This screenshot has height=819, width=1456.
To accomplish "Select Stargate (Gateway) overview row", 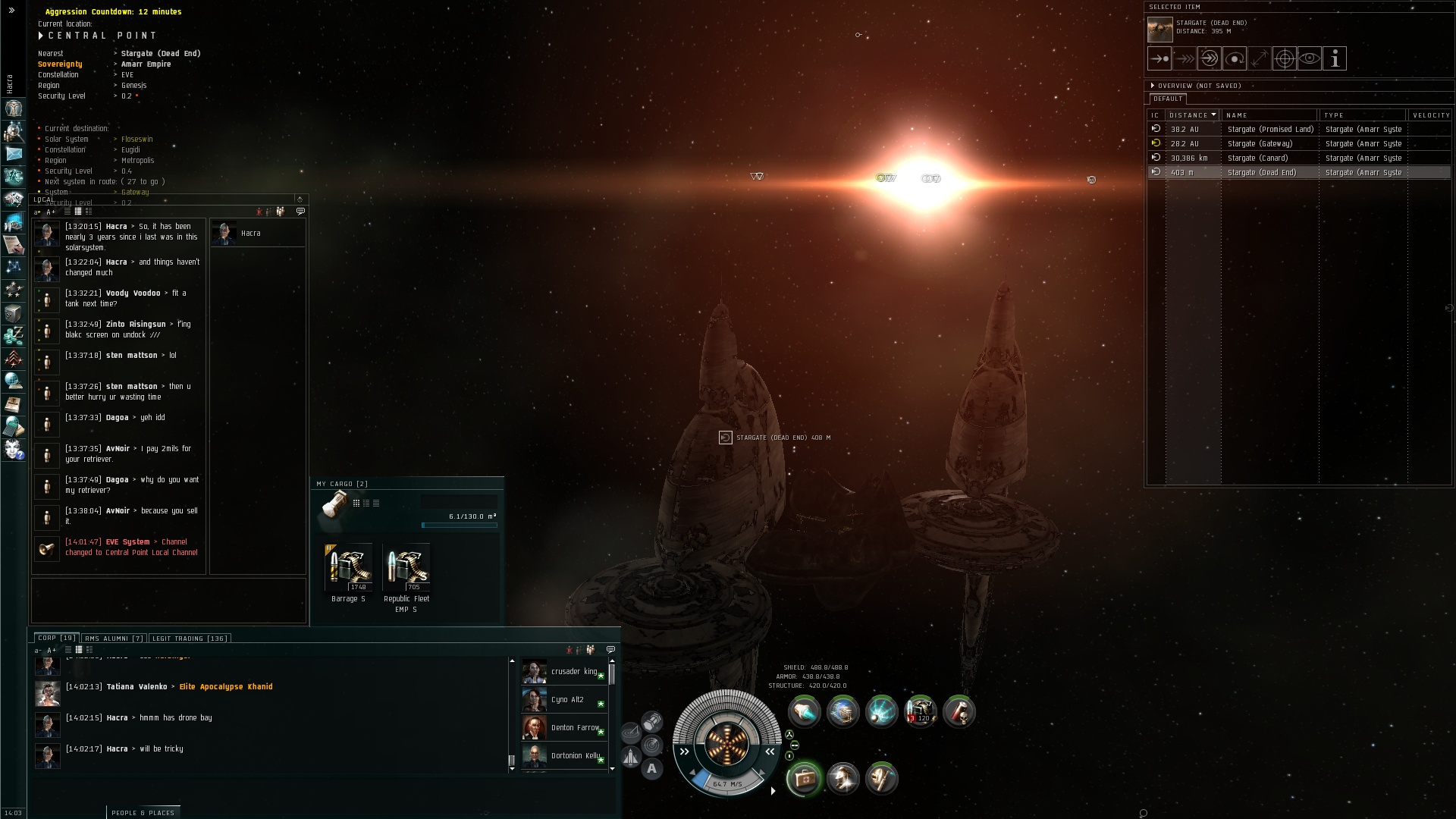I will (x=1260, y=143).
